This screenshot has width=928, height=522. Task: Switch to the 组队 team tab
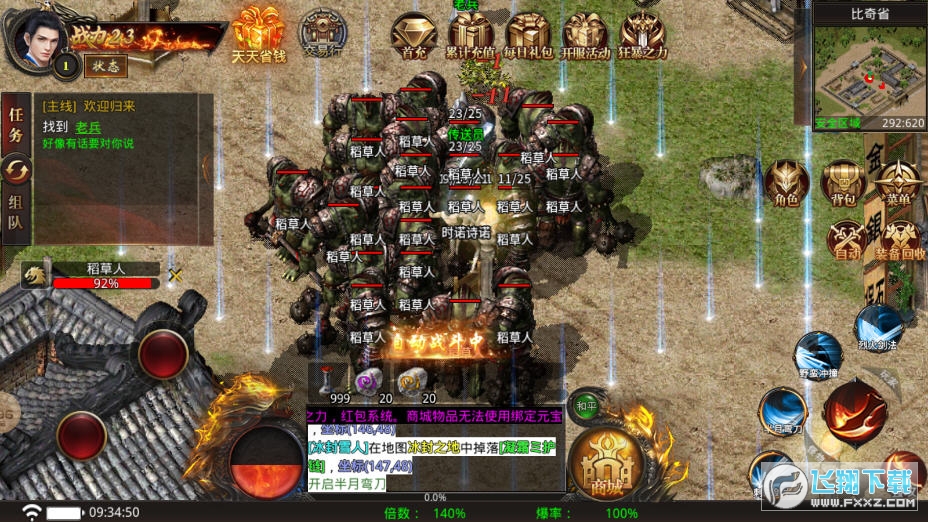tap(16, 213)
